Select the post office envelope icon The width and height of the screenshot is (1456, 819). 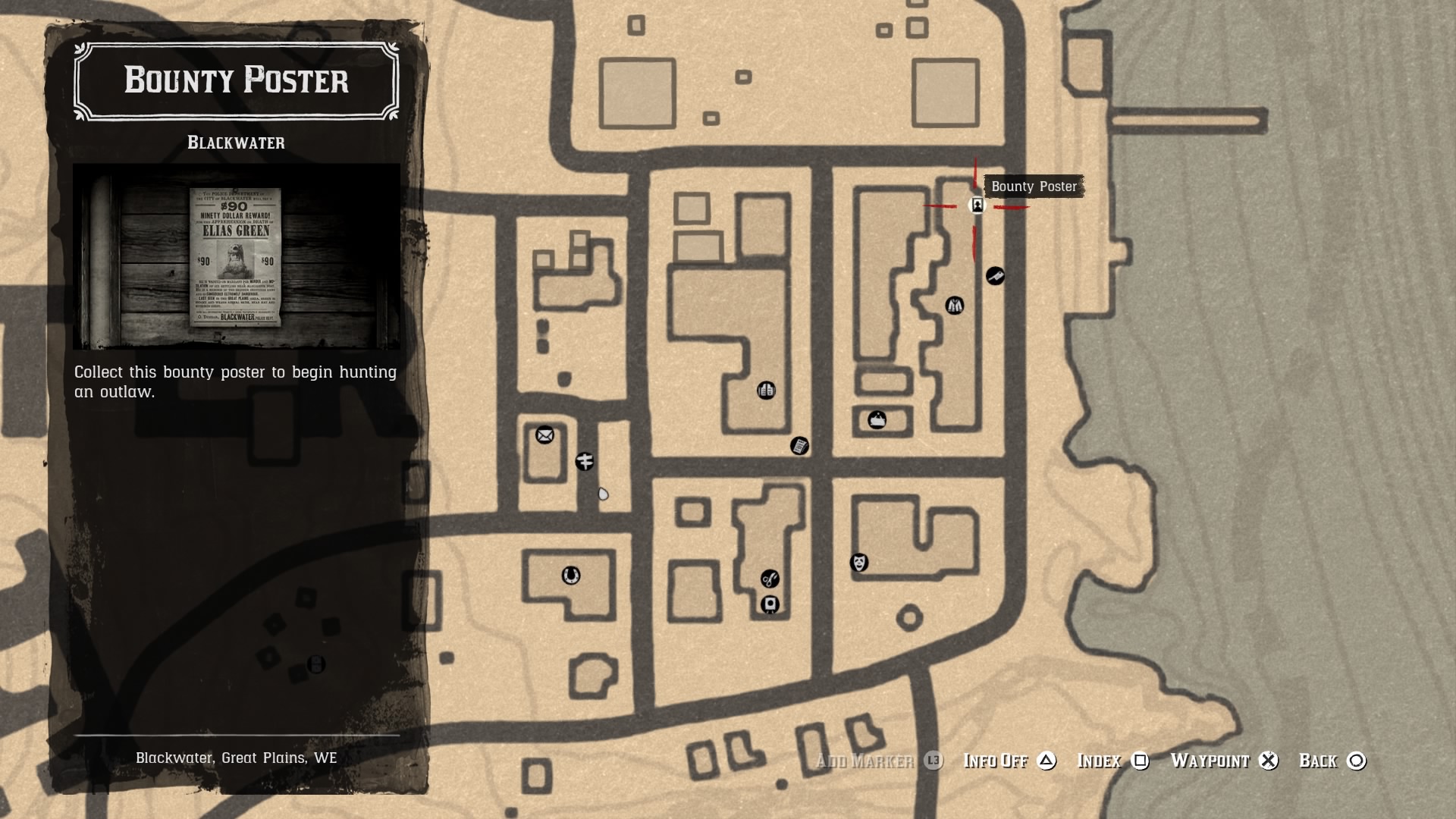(x=544, y=435)
